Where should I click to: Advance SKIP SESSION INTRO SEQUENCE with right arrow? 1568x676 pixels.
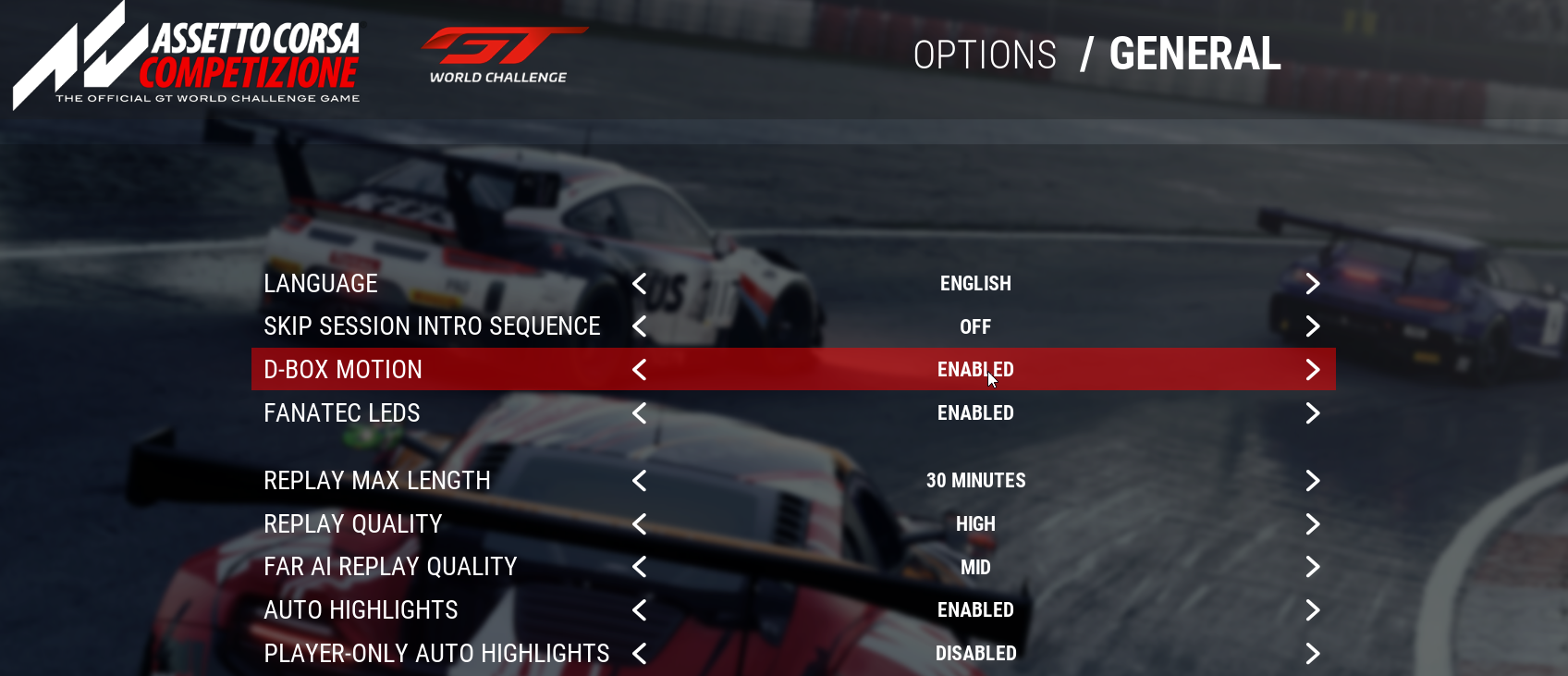click(x=1313, y=326)
